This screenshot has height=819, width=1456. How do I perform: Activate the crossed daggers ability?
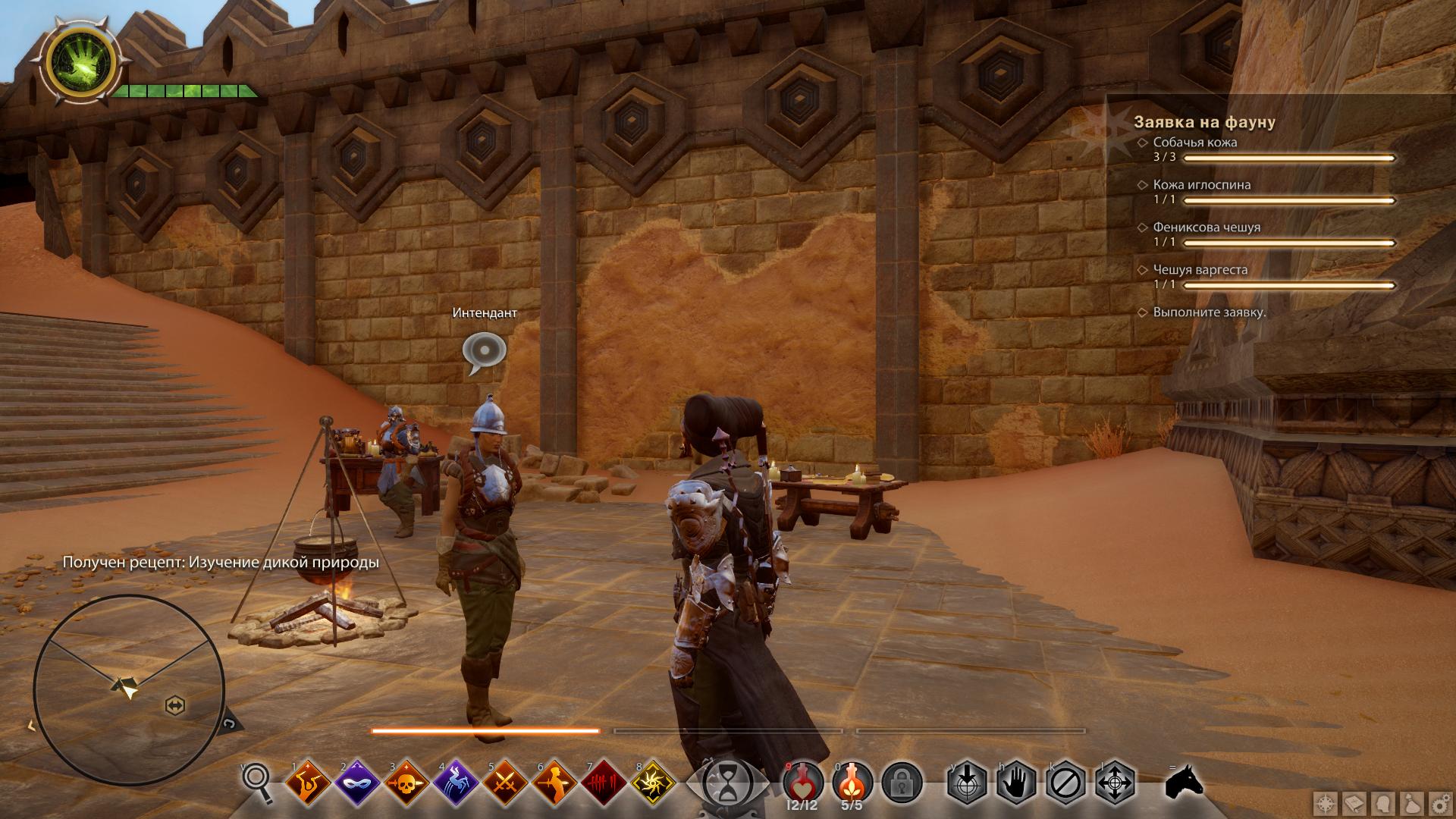[506, 783]
